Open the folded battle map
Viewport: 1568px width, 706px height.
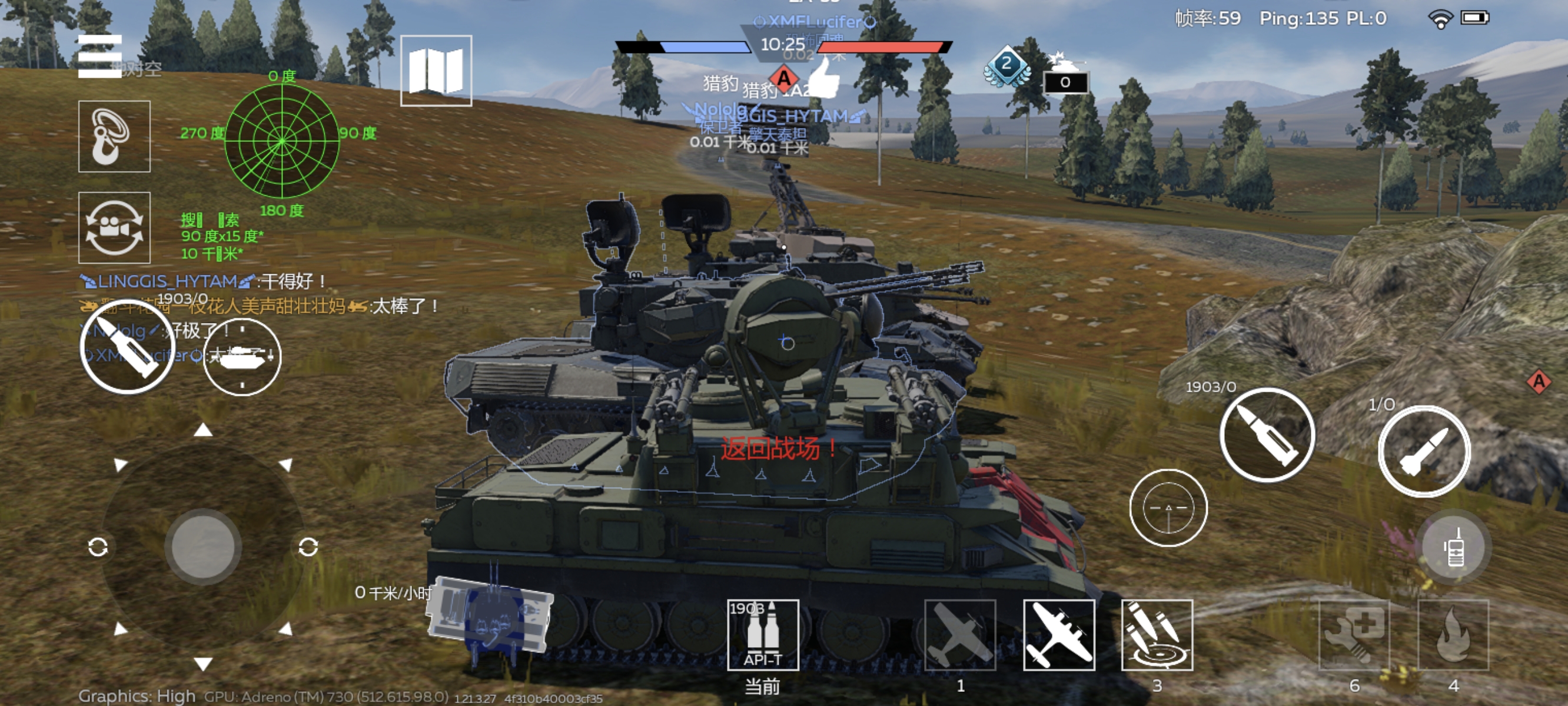(x=436, y=71)
